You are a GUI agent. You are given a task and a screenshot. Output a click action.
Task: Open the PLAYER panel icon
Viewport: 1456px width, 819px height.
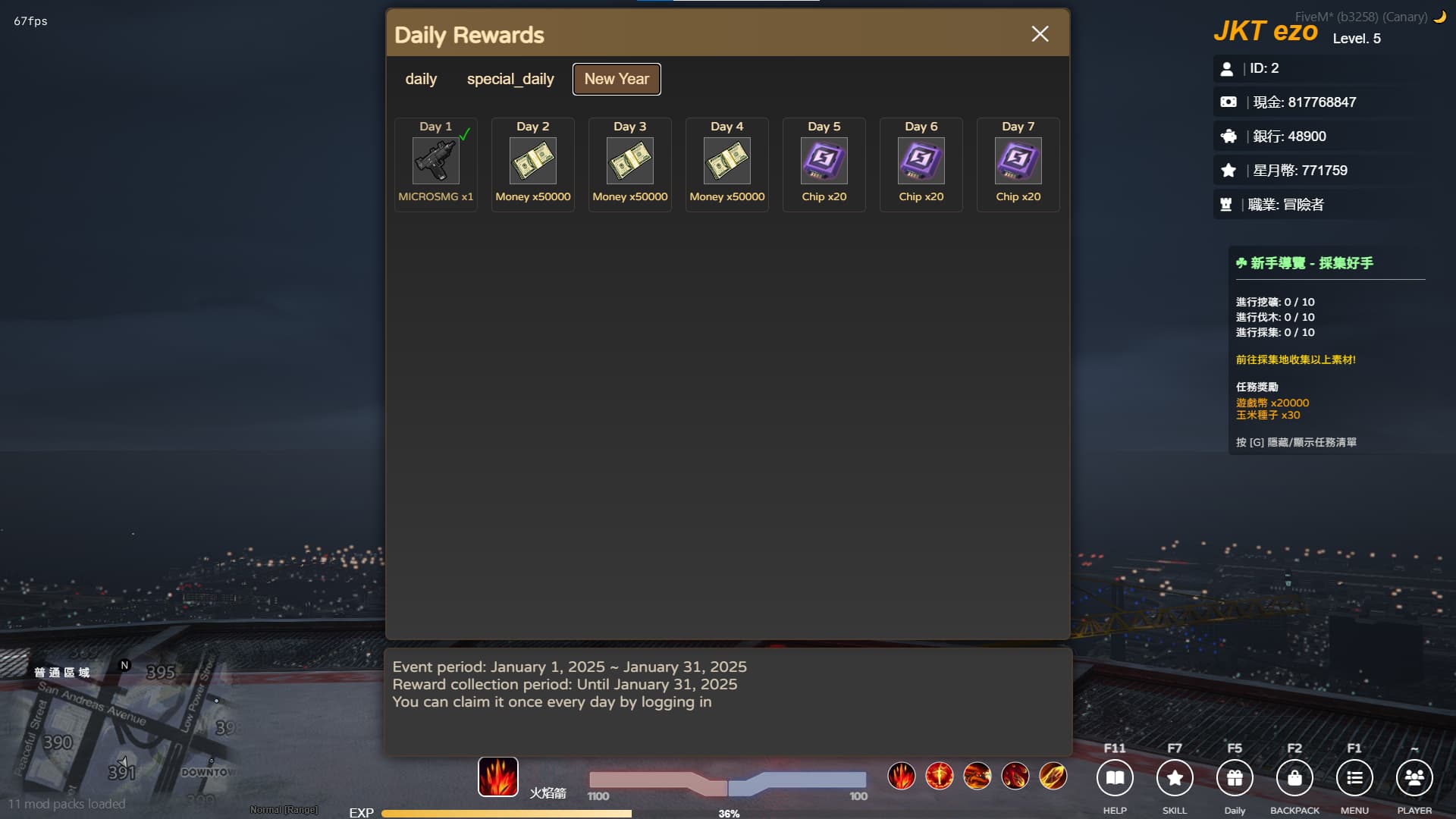click(x=1414, y=777)
